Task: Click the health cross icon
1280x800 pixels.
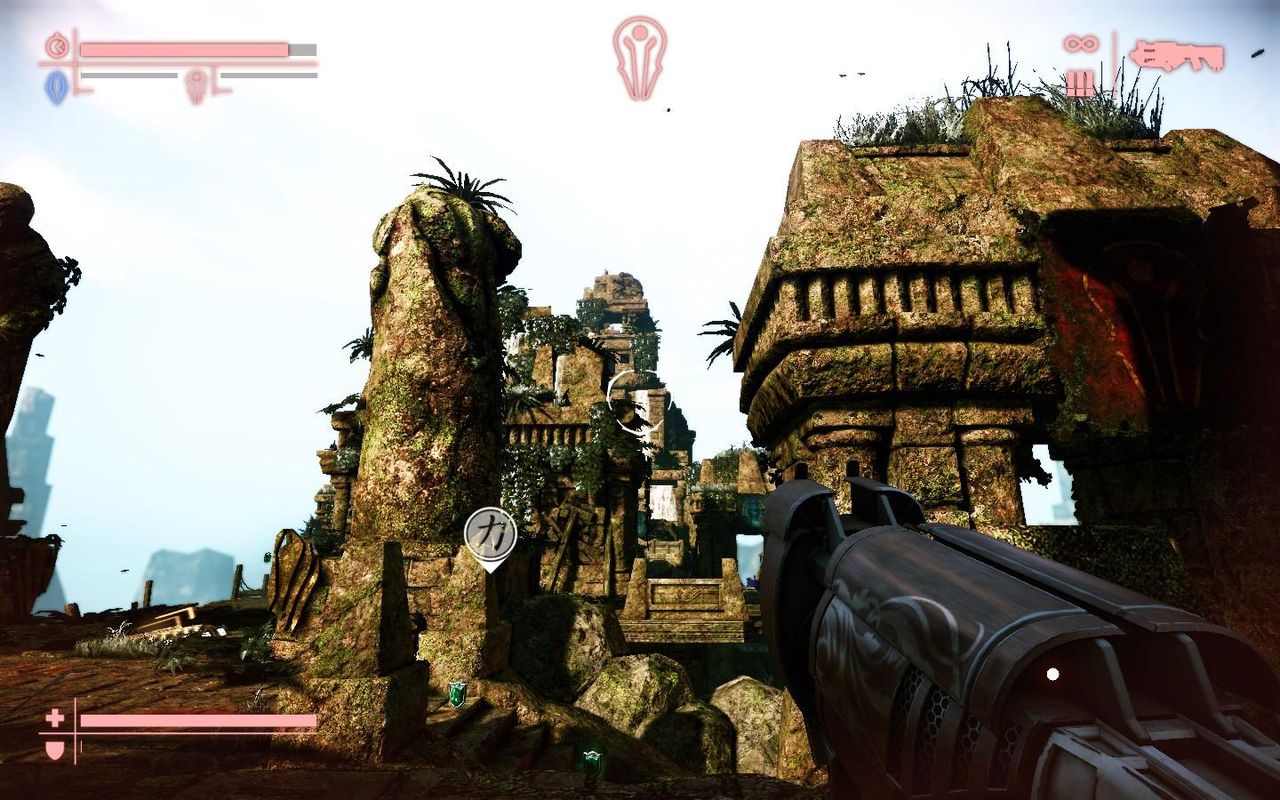Action: 54,718
